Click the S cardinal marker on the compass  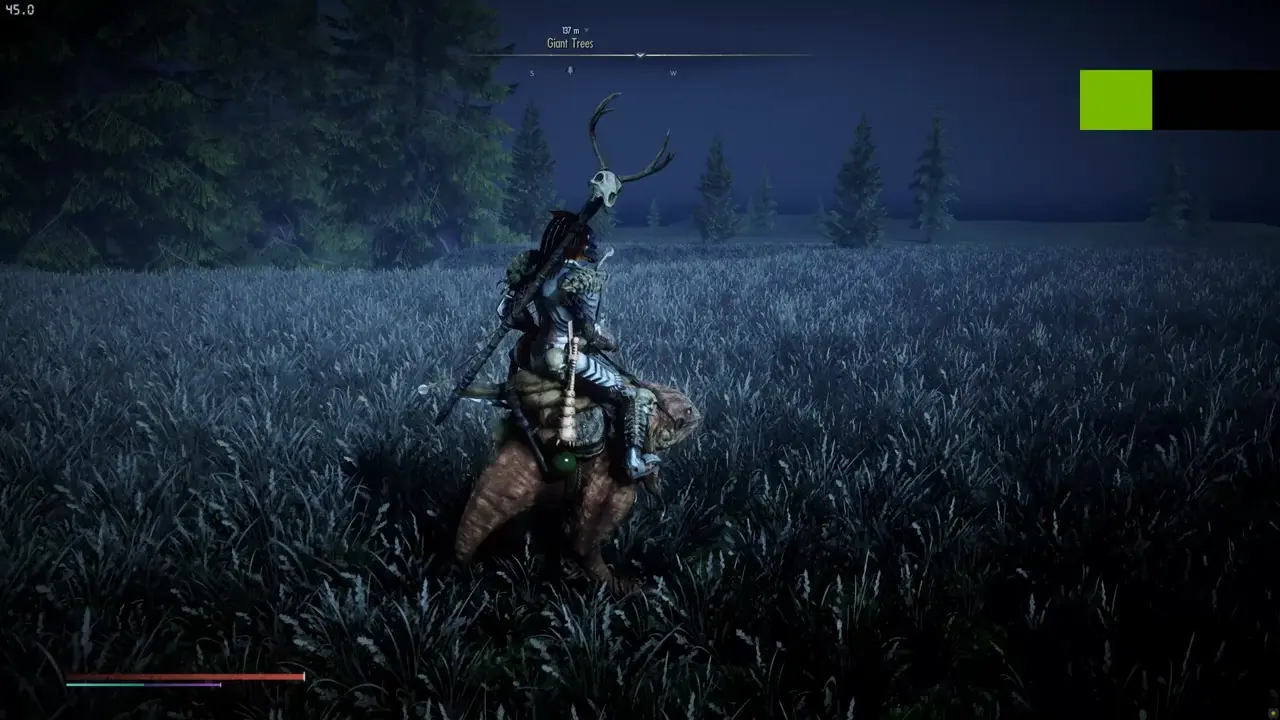532,73
